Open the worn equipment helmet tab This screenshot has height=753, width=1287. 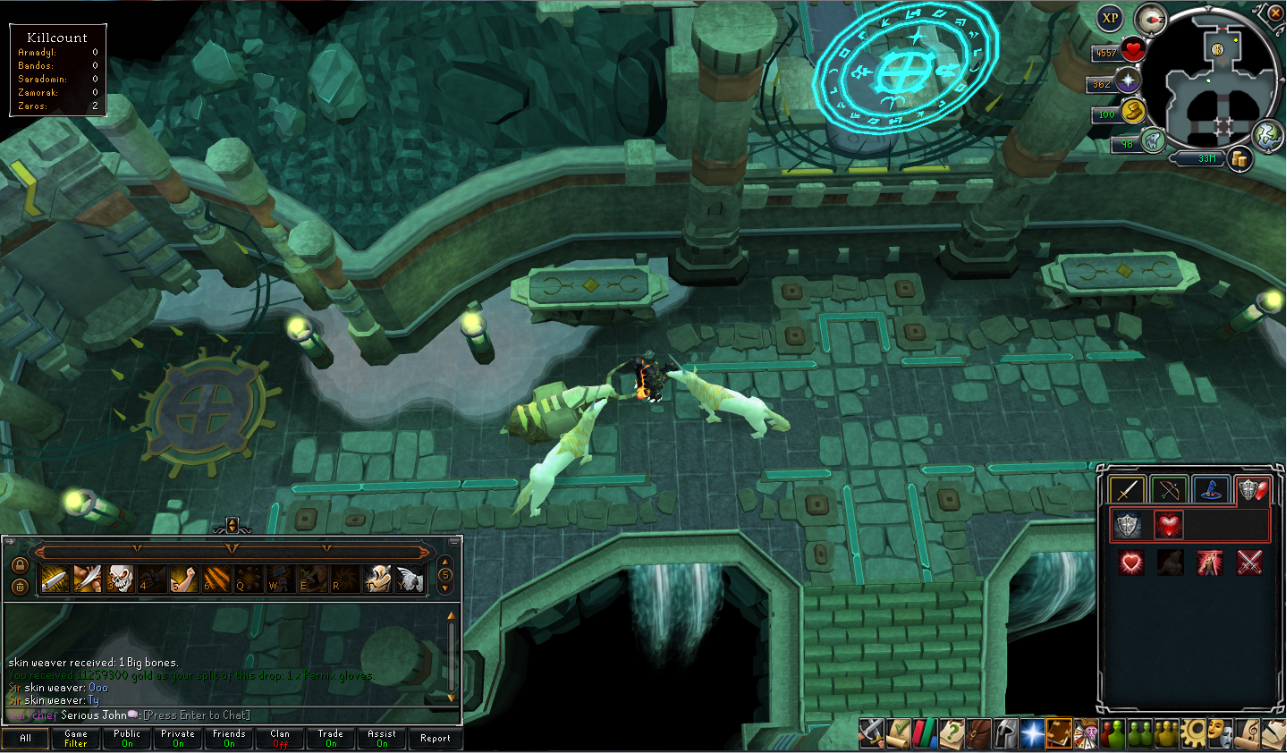[1006, 734]
